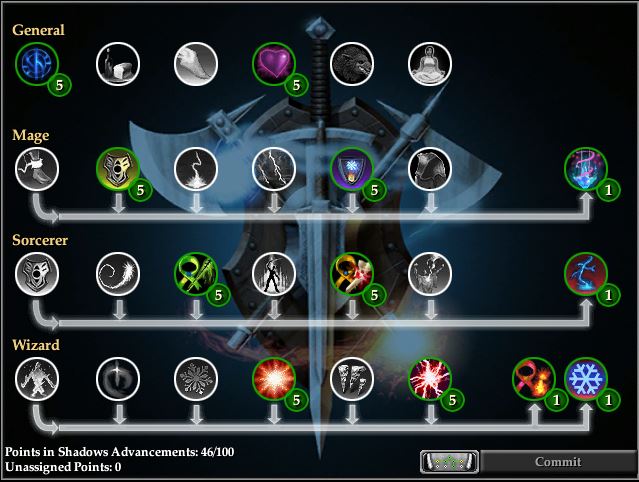Choose the Mage row final lightning advancement
639x482 pixels.
coord(585,168)
